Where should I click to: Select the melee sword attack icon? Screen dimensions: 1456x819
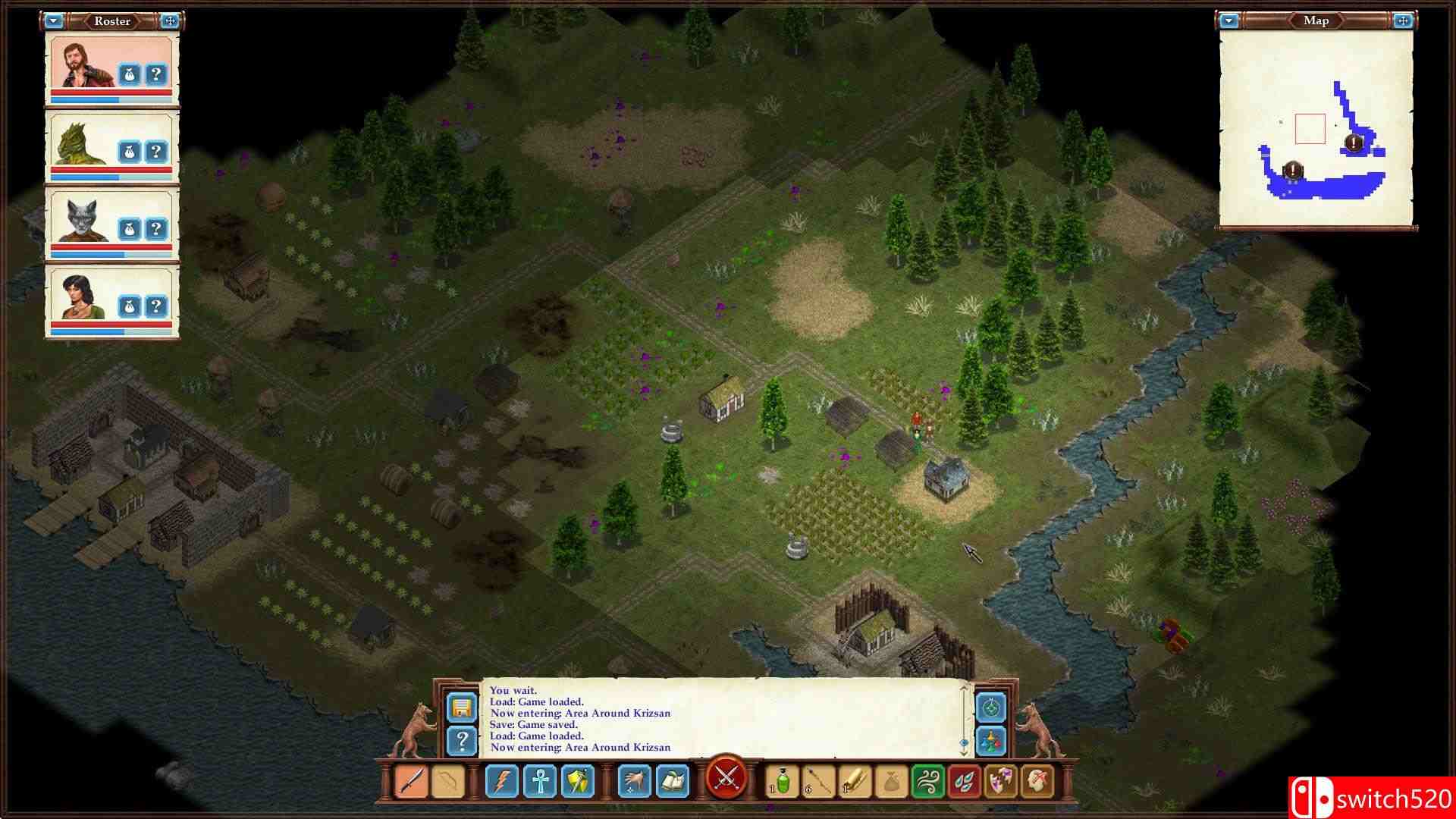pos(411,782)
